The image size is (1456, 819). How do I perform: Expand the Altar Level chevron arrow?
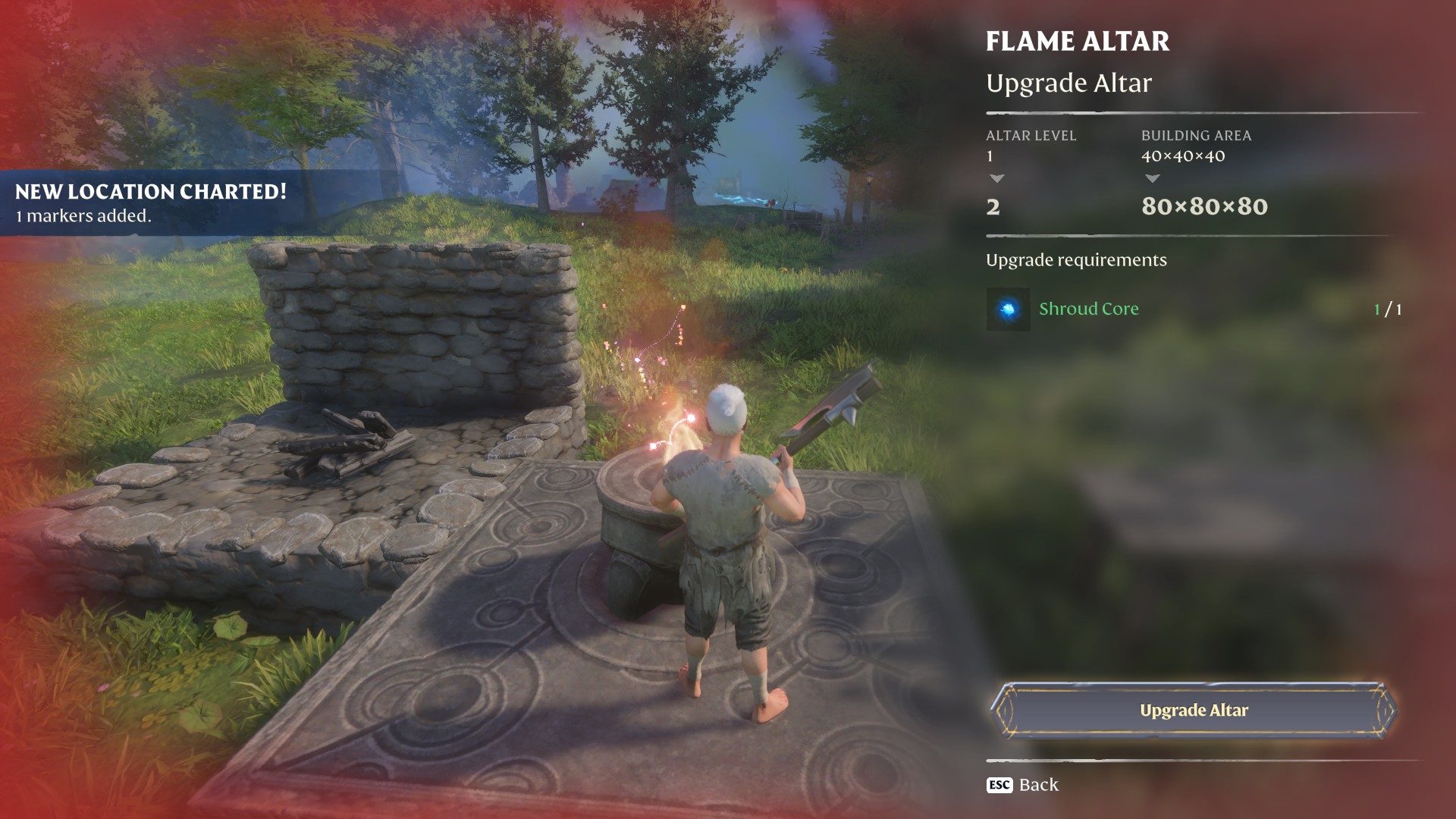pyautogui.click(x=996, y=179)
